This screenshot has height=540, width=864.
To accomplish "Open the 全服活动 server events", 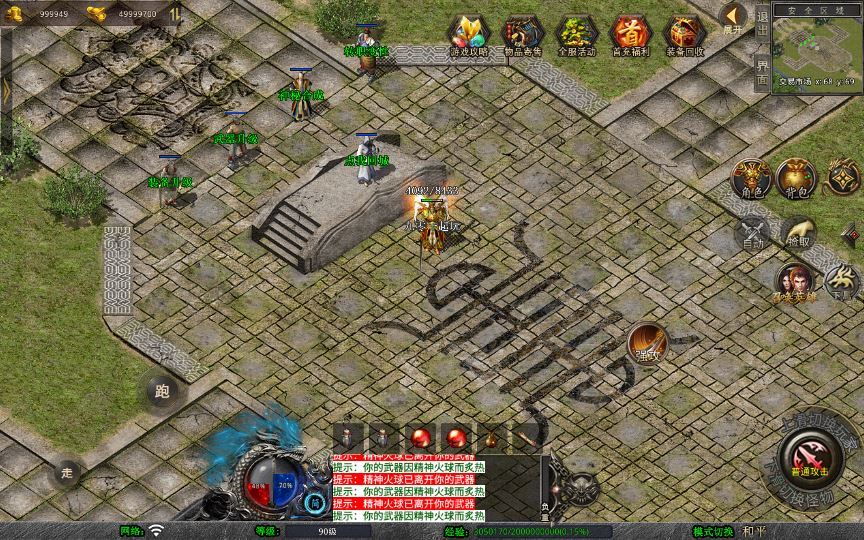I will 576,35.
